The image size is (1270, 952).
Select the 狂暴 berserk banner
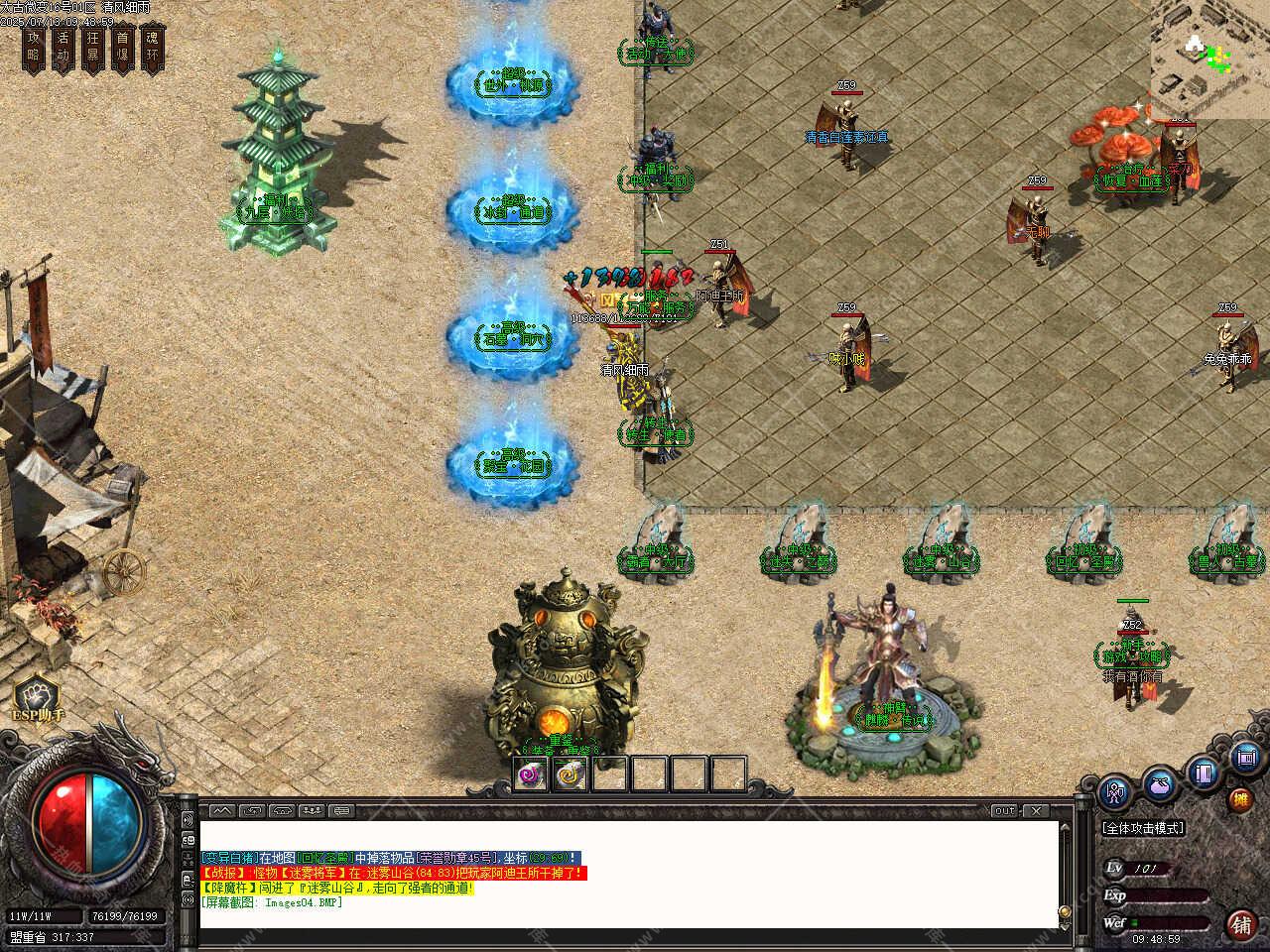click(93, 48)
